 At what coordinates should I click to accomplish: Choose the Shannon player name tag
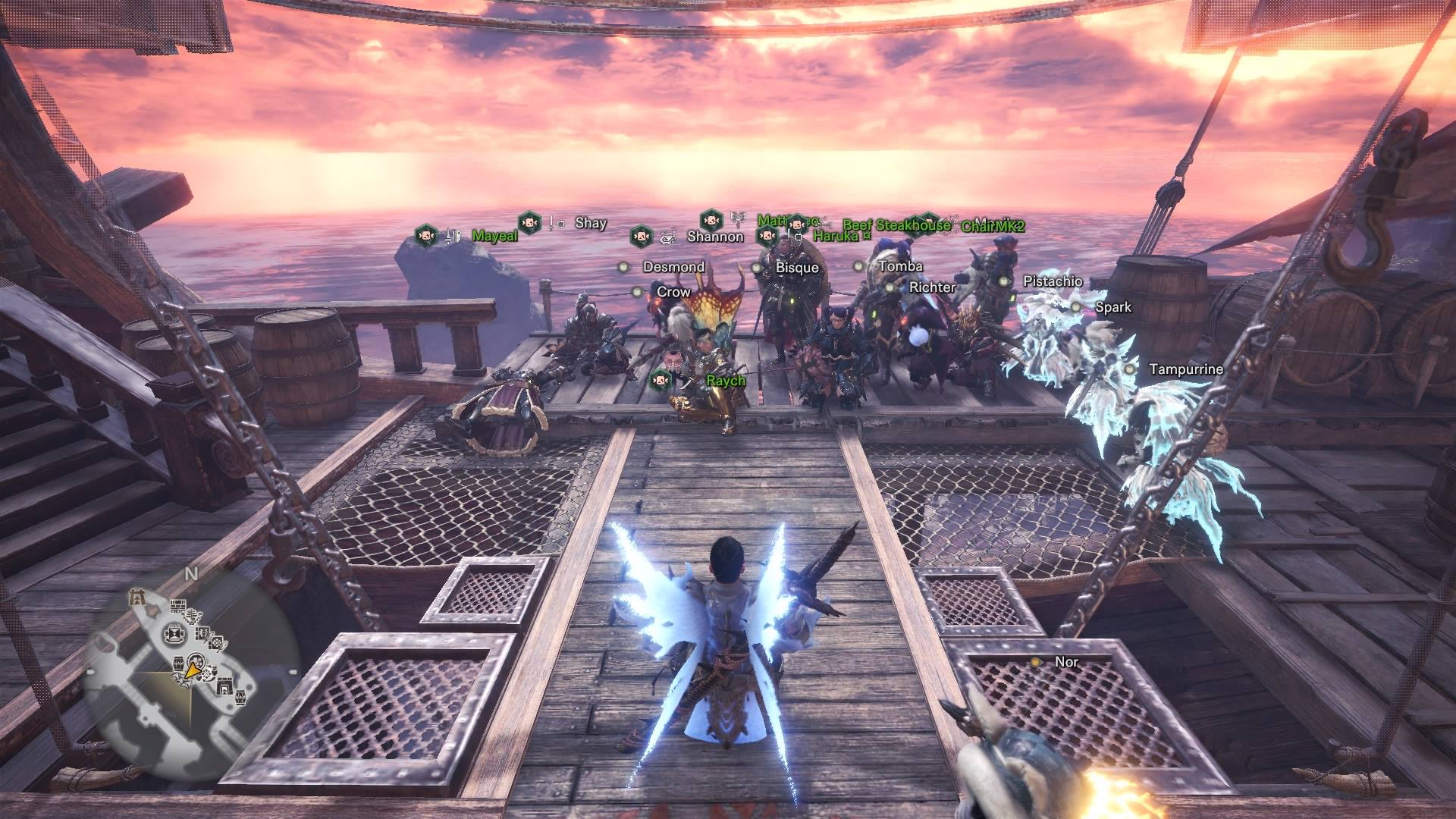click(x=714, y=237)
